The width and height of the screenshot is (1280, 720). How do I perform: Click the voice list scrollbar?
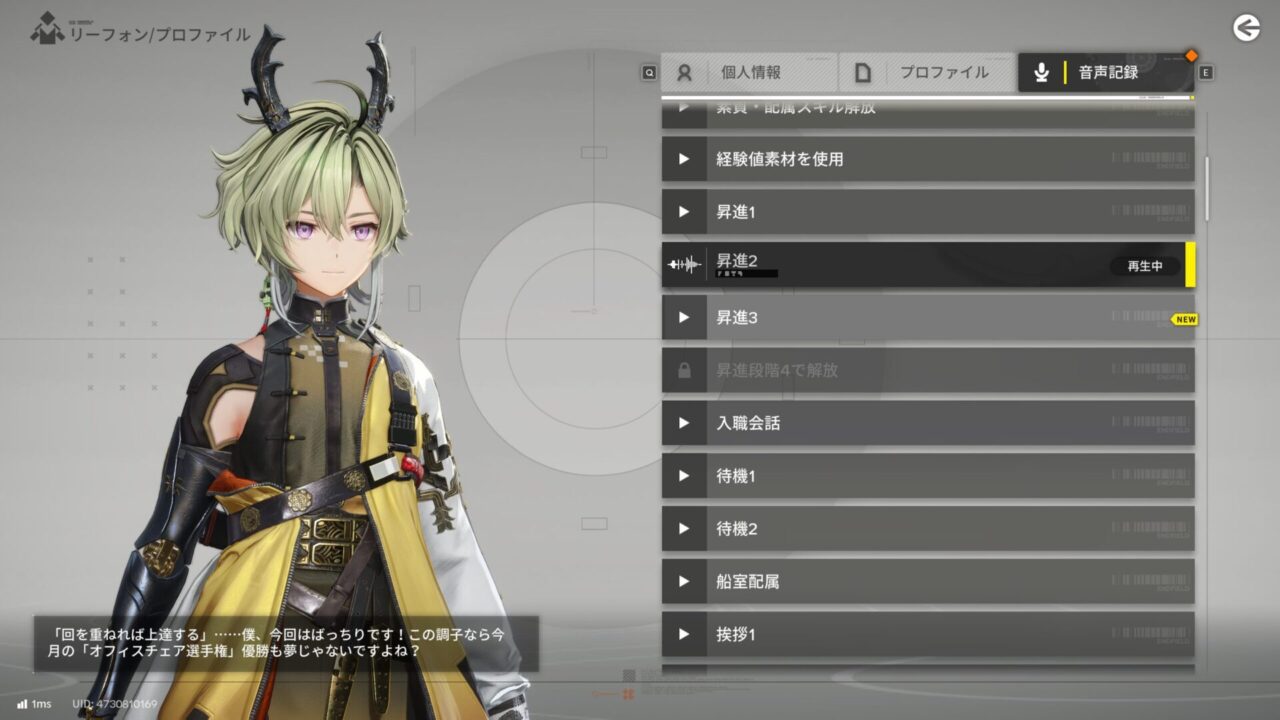(1207, 188)
